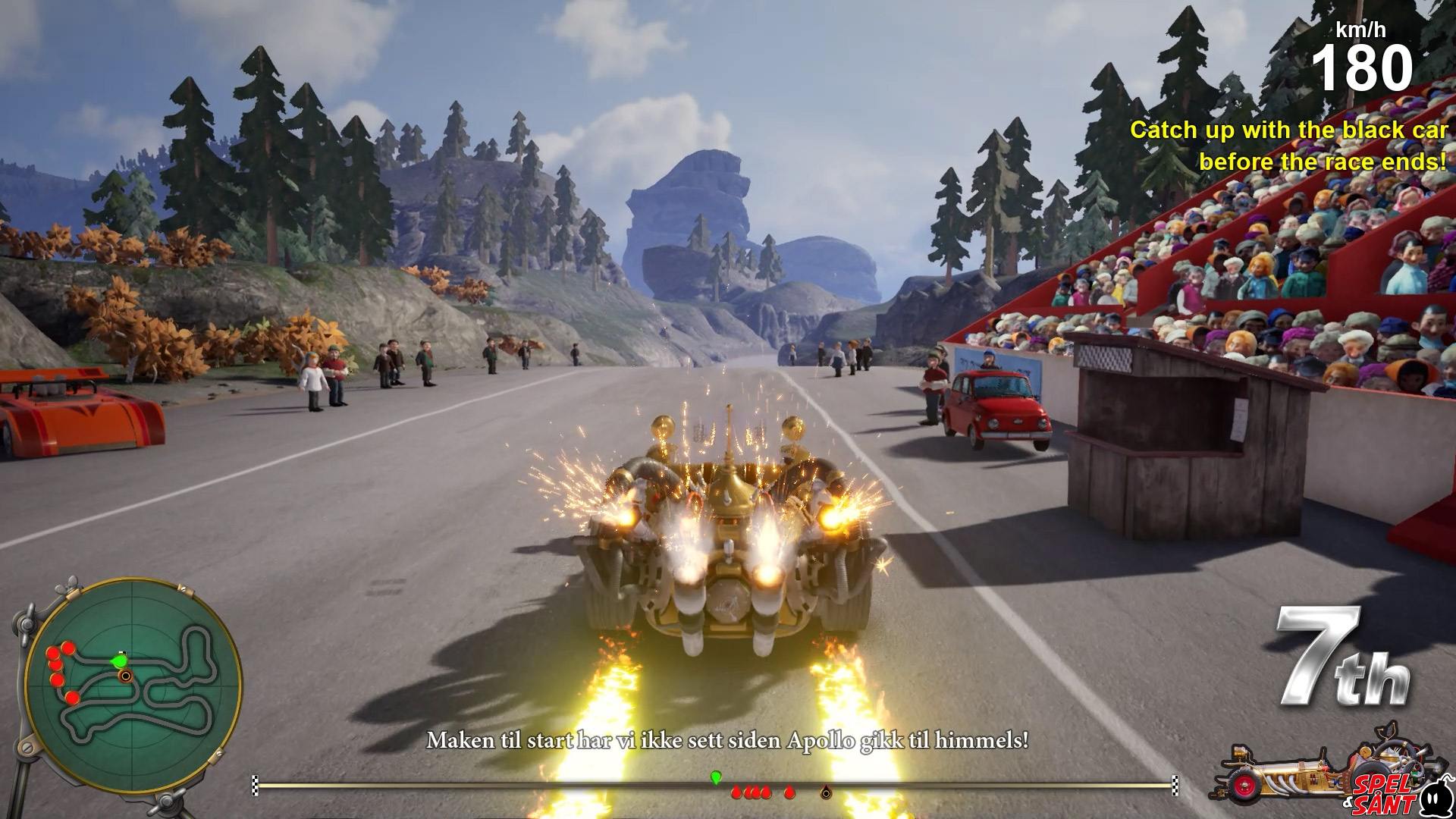Click the yellow 'Catch up with the black car' objective
This screenshot has width=1456, height=819.
(x=1288, y=146)
